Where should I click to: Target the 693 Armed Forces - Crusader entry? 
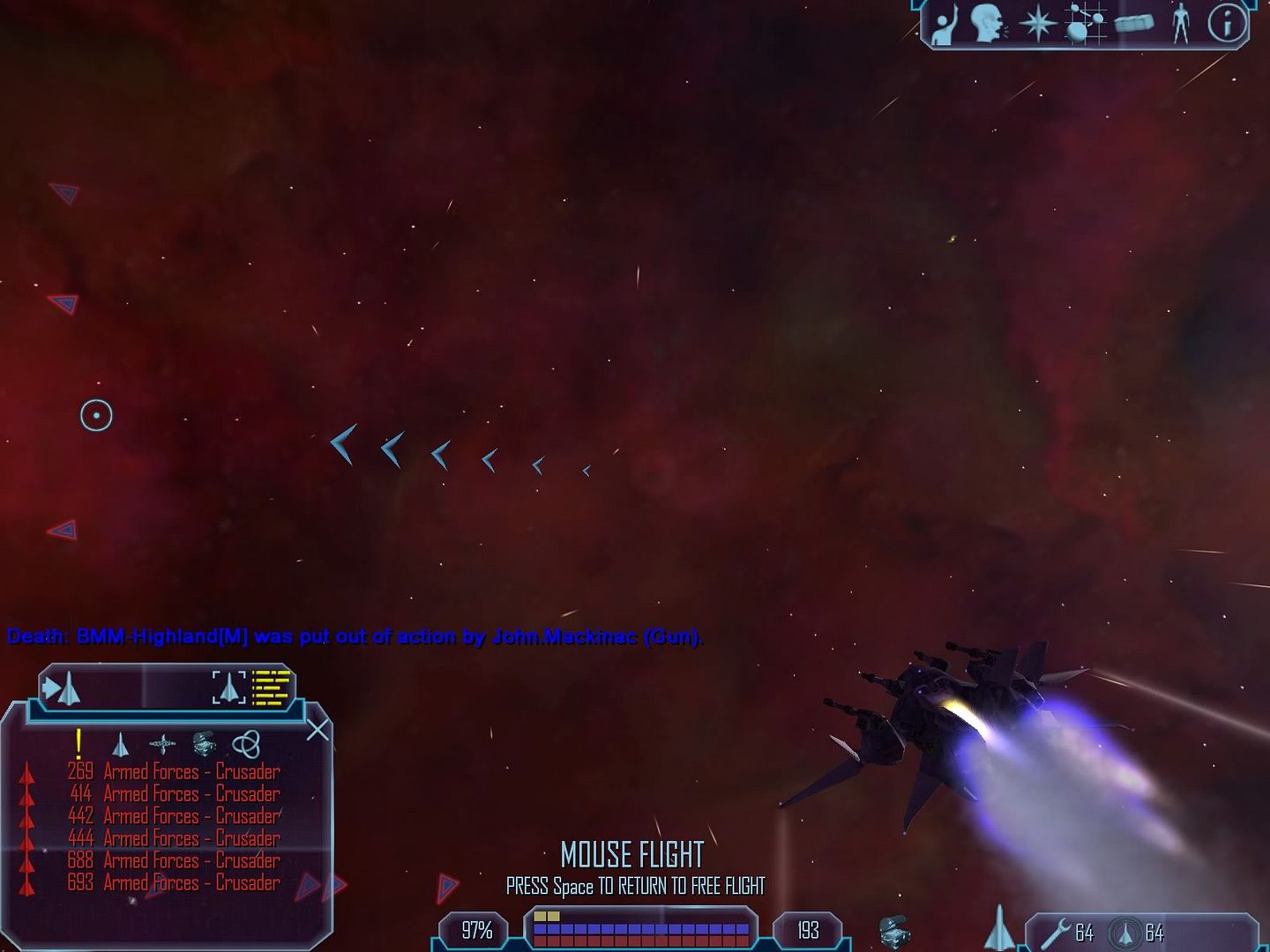coord(174,882)
